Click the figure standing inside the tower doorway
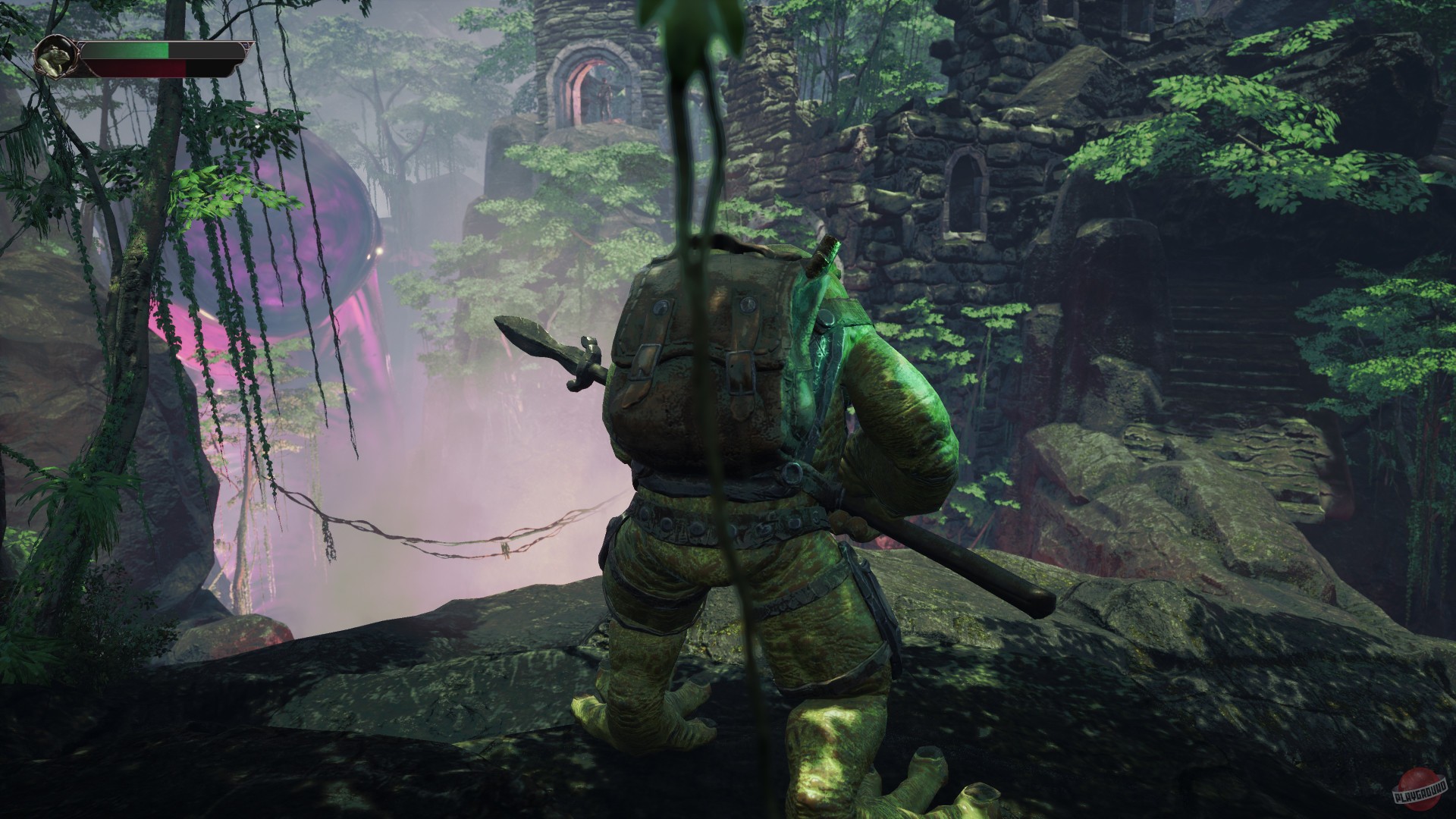 604,95
